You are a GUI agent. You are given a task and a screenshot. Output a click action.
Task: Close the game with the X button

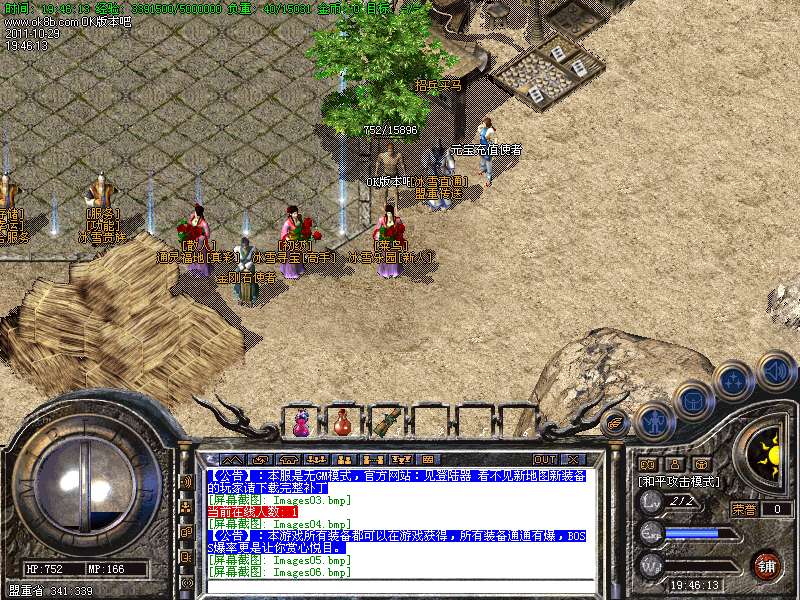click(572, 459)
